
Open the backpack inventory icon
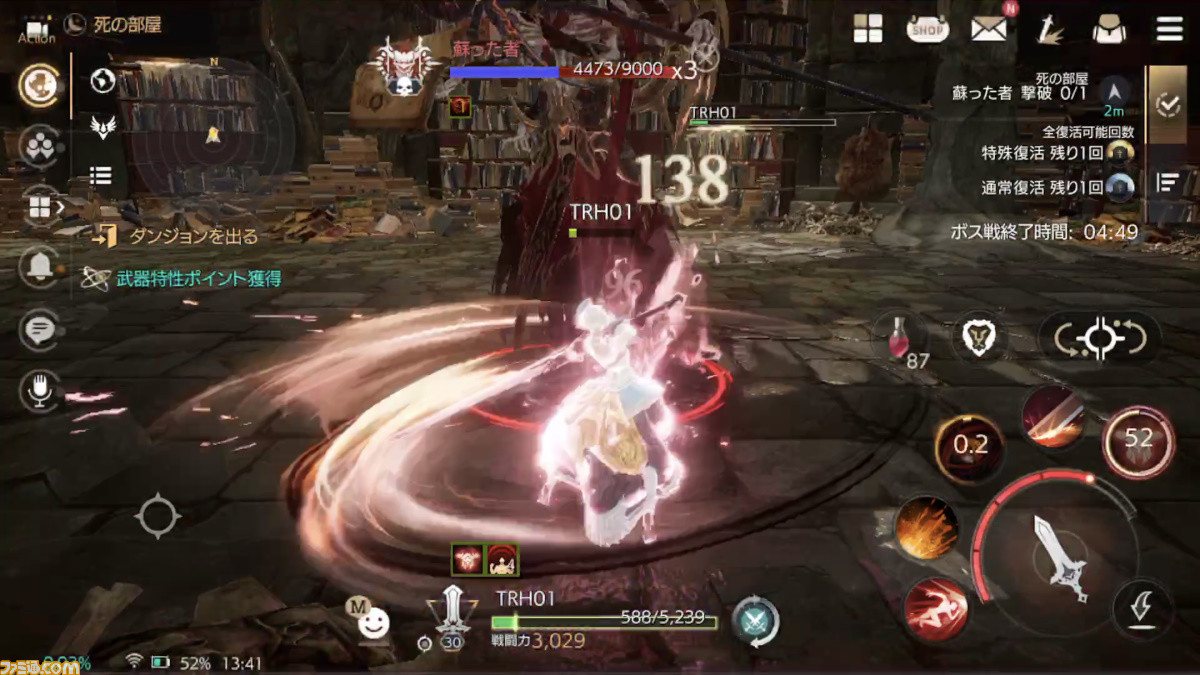[x=1109, y=29]
